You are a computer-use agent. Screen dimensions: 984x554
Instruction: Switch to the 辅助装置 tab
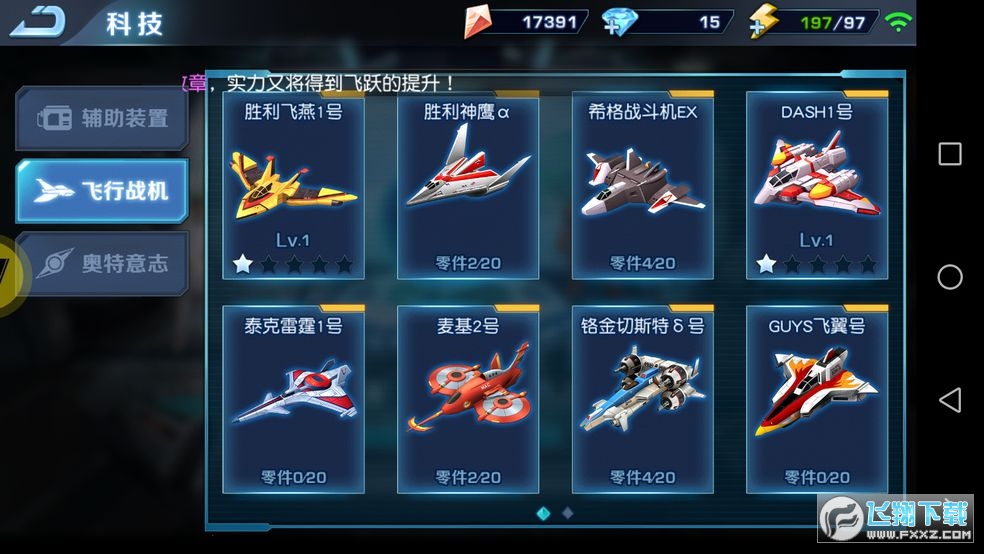(102, 118)
